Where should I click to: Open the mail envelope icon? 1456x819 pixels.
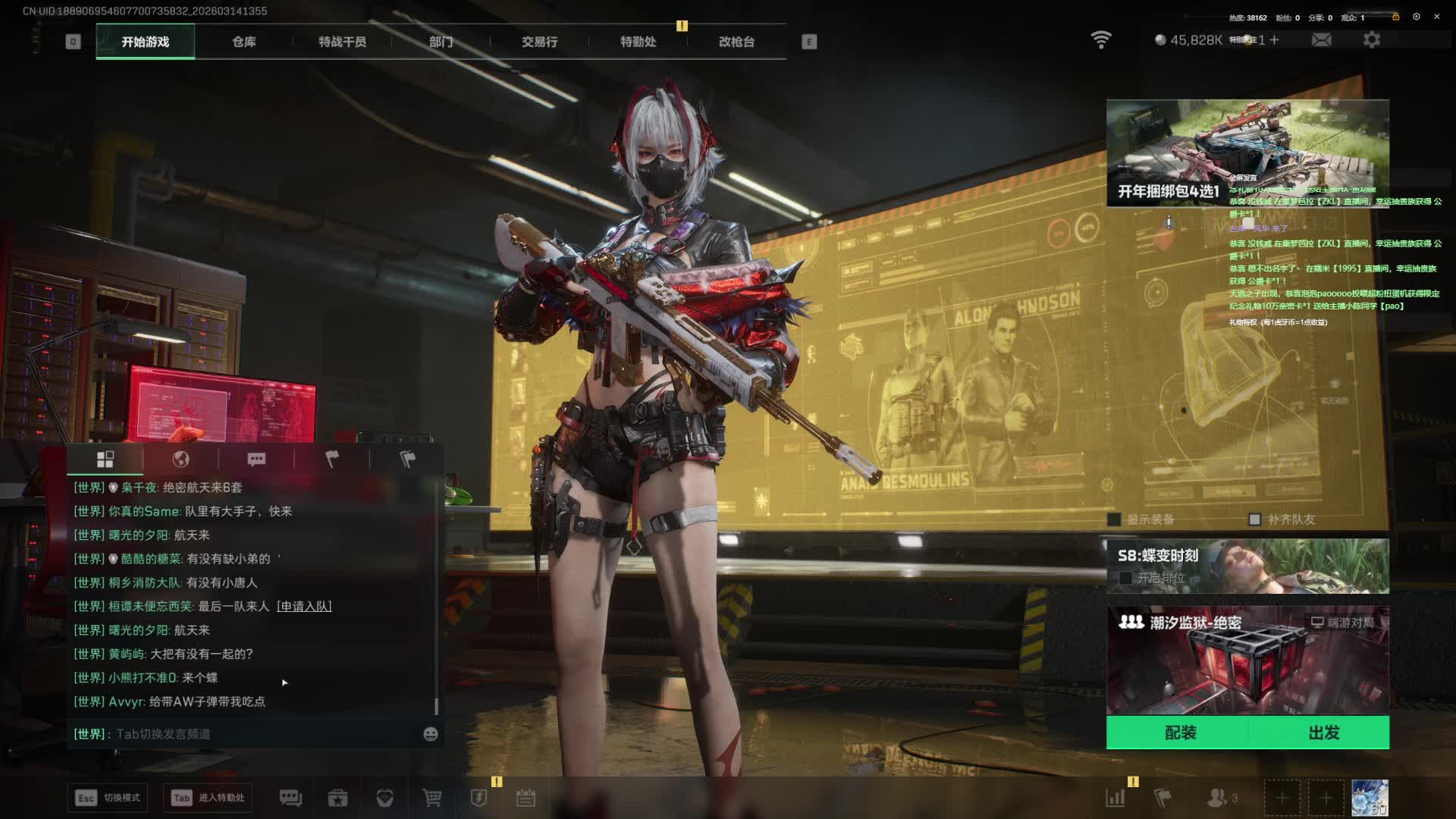(1321, 39)
